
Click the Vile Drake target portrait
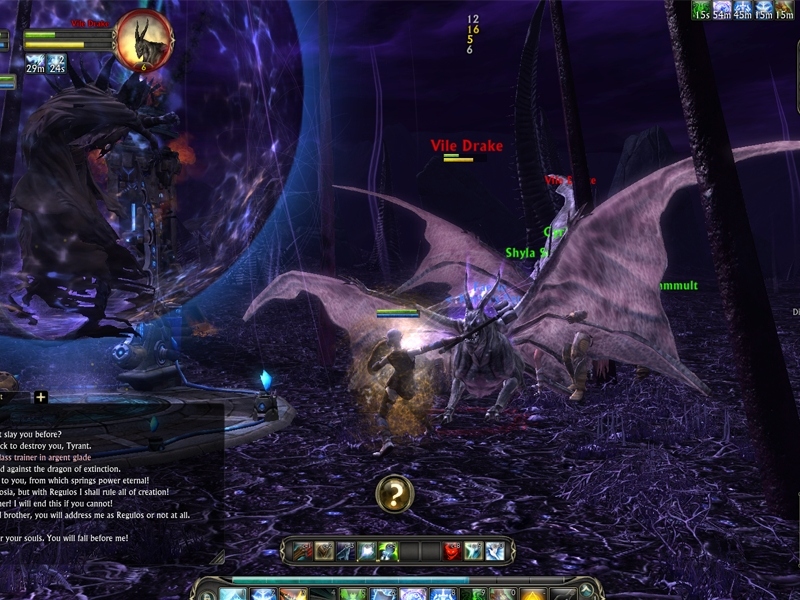point(144,40)
